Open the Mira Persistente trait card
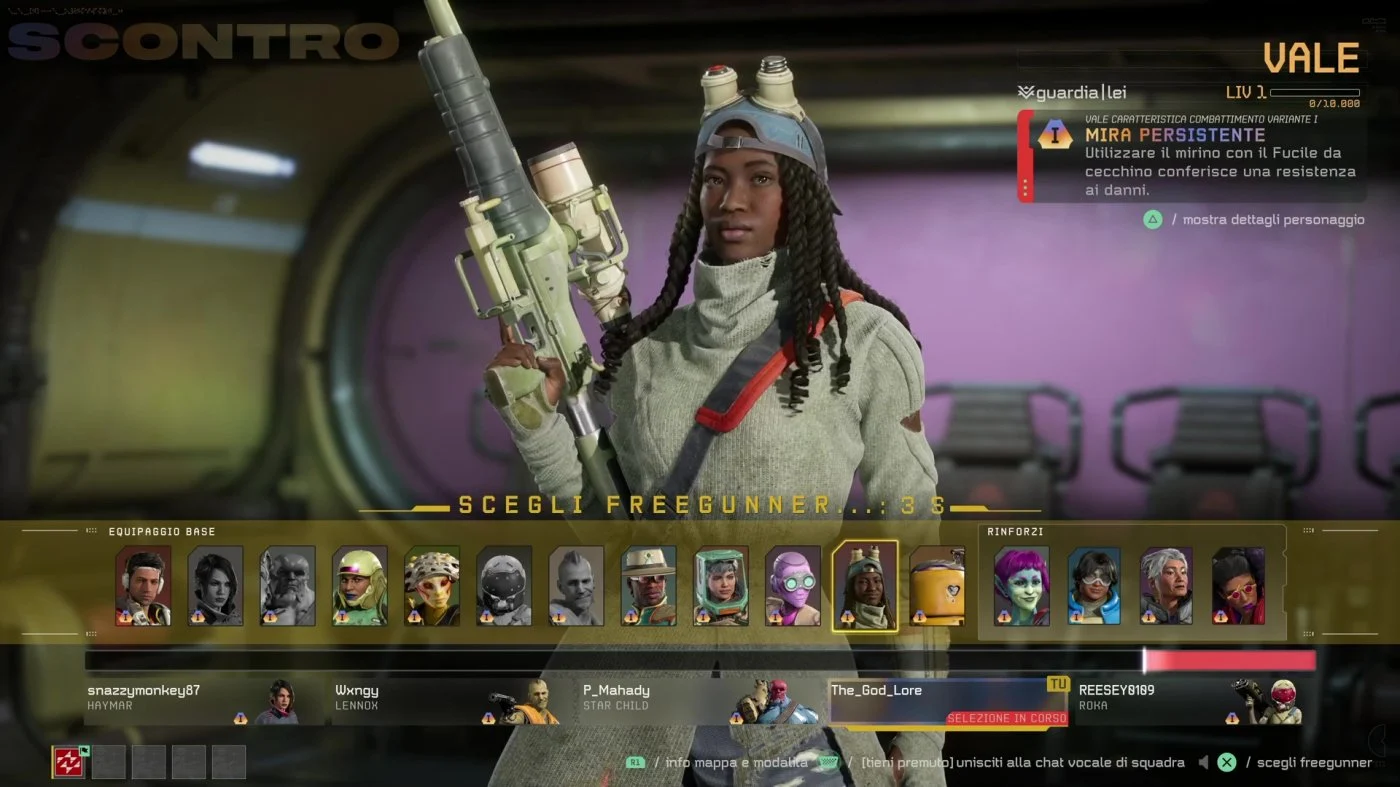Viewport: 1400px width, 787px height. tap(1191, 156)
